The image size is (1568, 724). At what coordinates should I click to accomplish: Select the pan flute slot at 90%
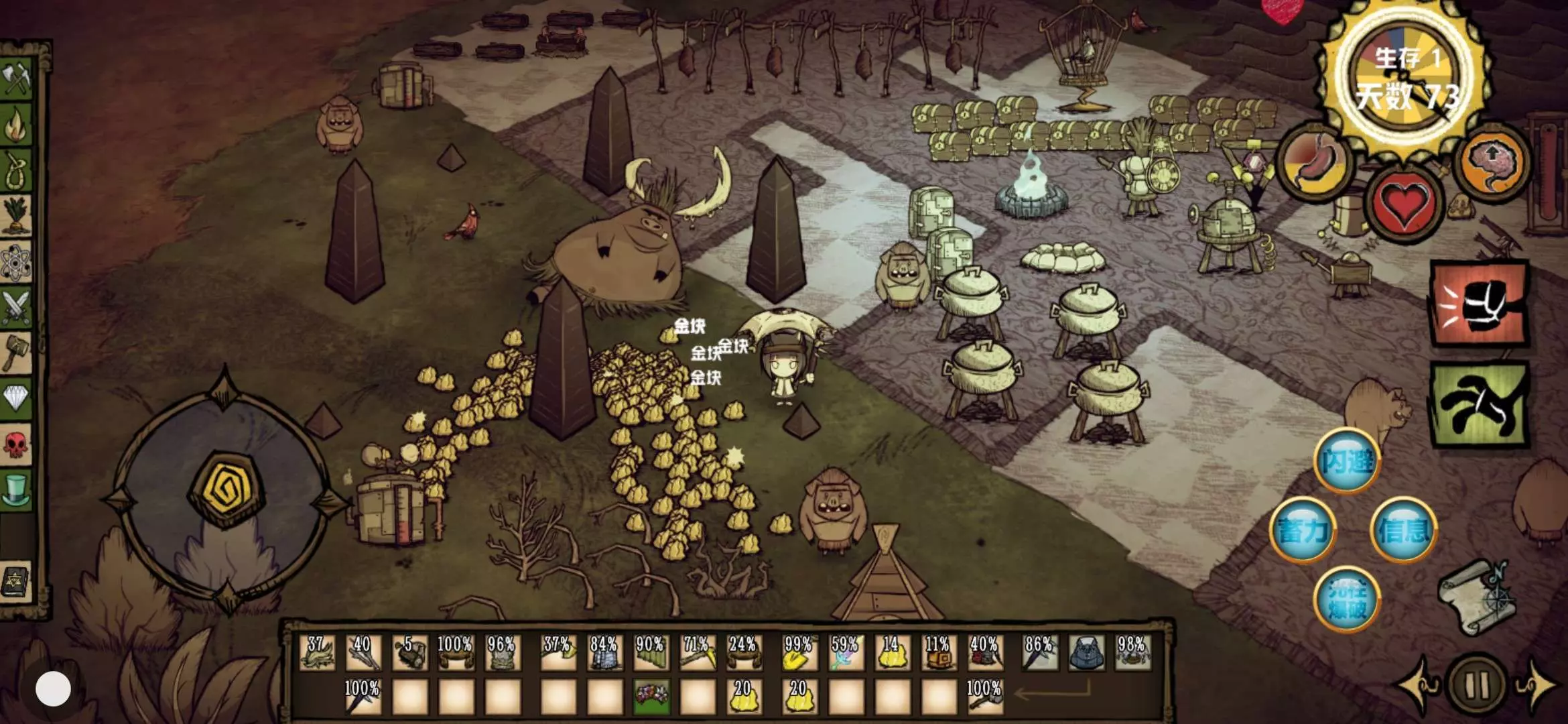coord(651,653)
